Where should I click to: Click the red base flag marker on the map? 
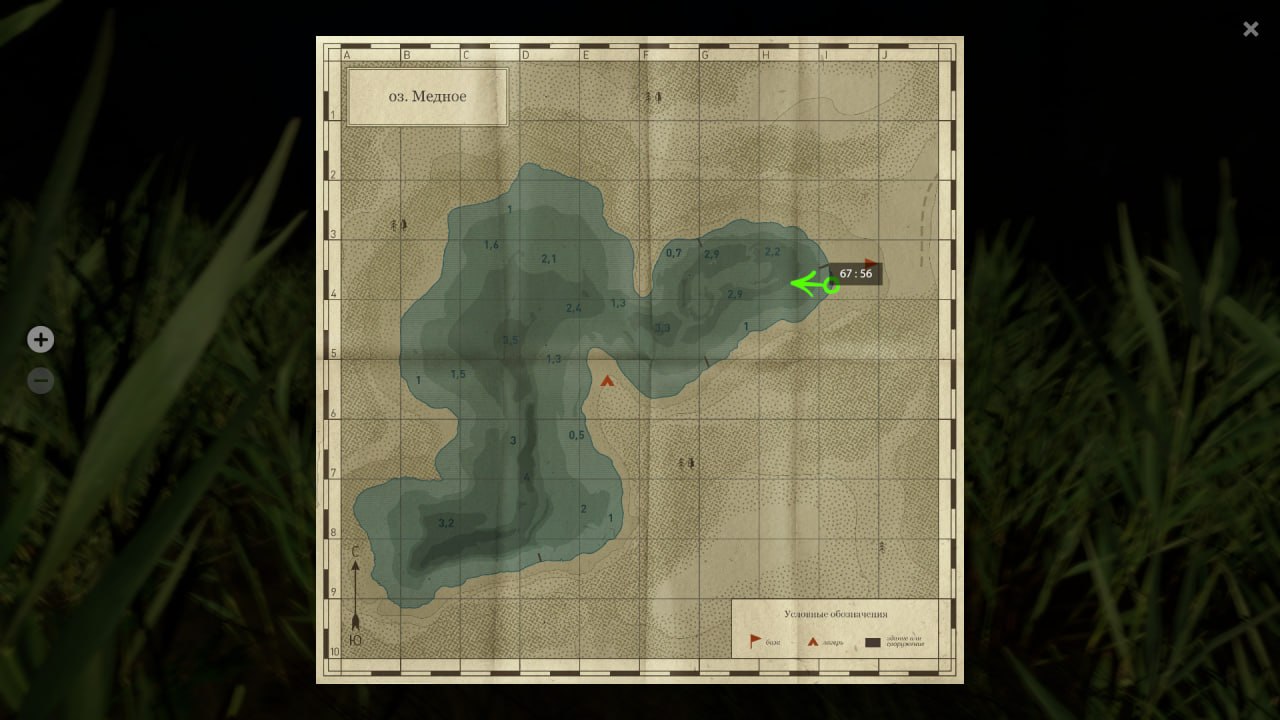click(870, 264)
